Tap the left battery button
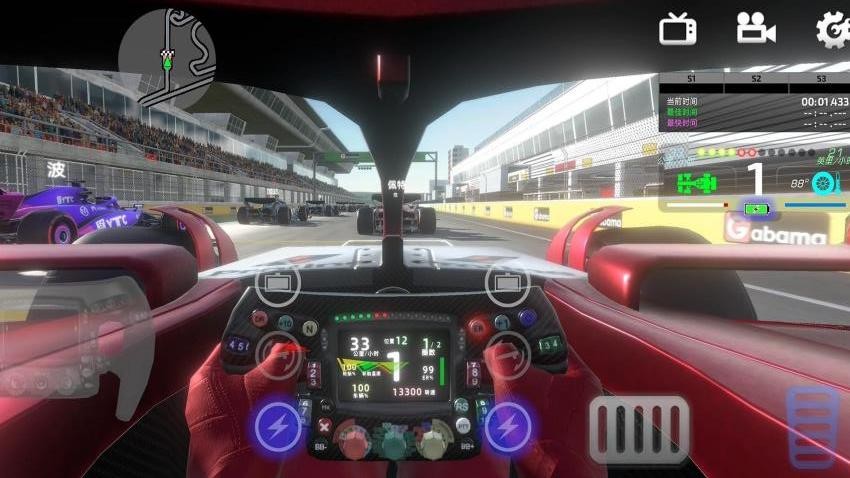850x478 pixels. pyautogui.click(x=277, y=284)
